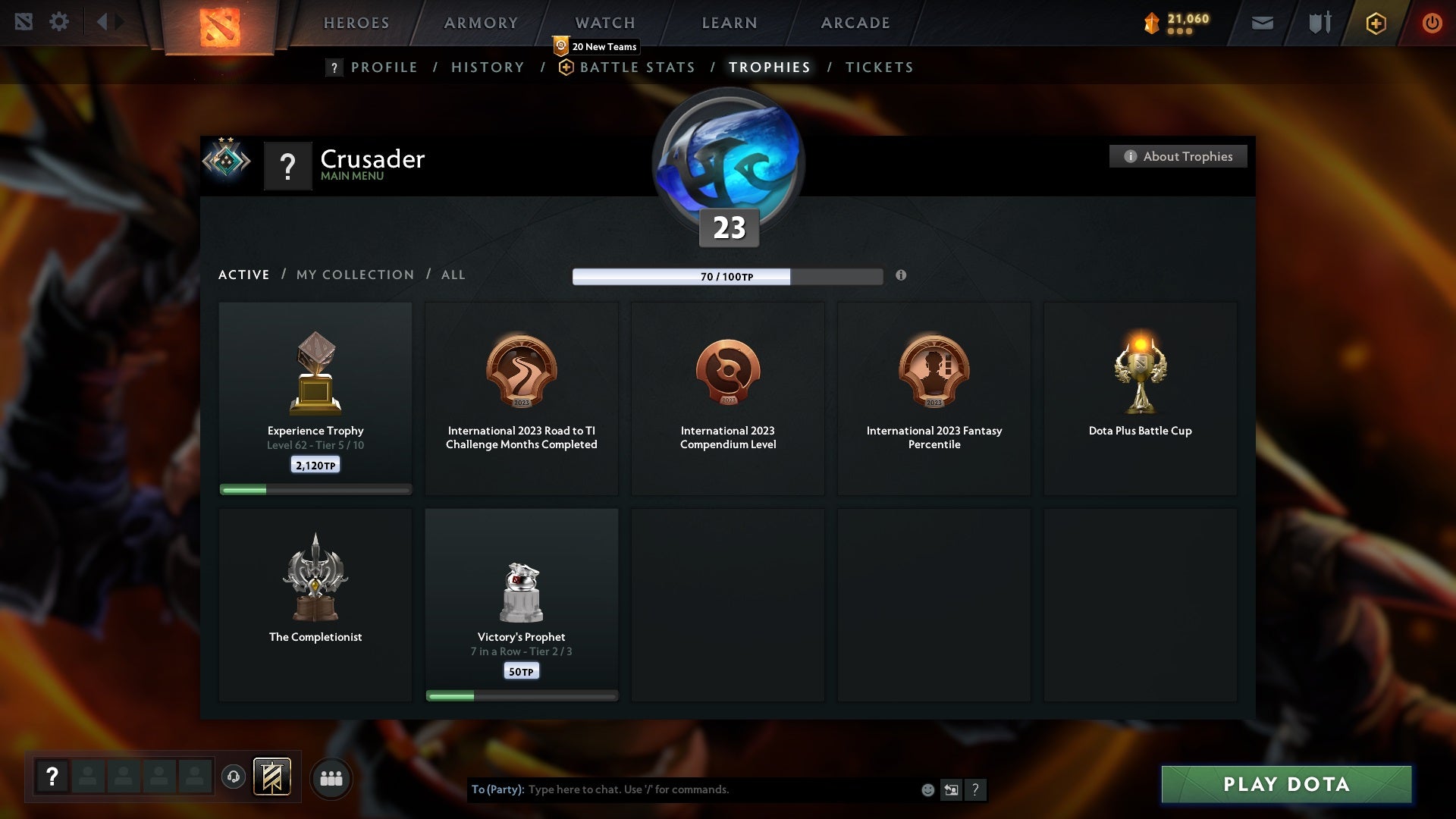Switch to the Profile tab
This screenshot has width=1456, height=819.
(x=384, y=67)
